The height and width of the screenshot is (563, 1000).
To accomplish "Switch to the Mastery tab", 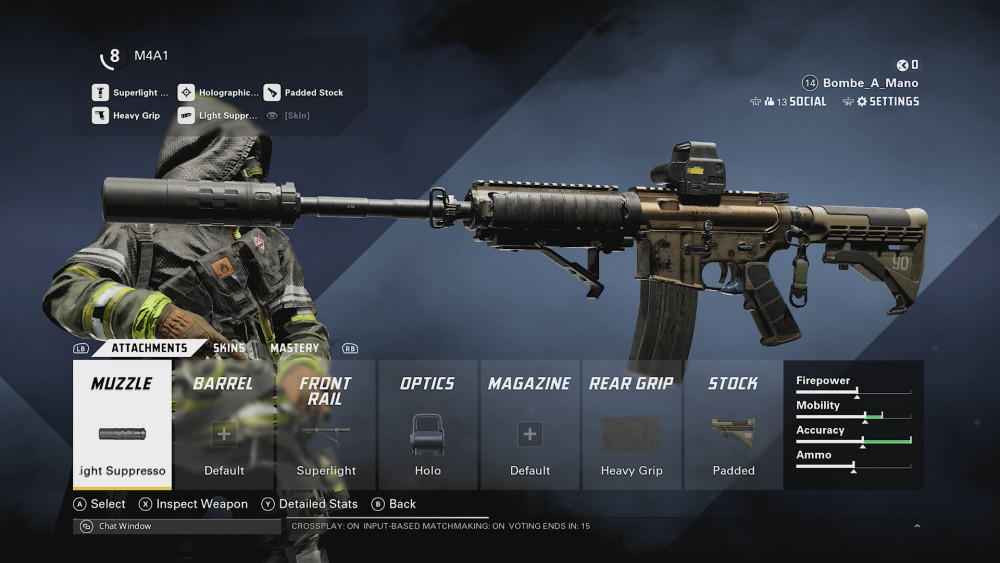I will tap(294, 348).
